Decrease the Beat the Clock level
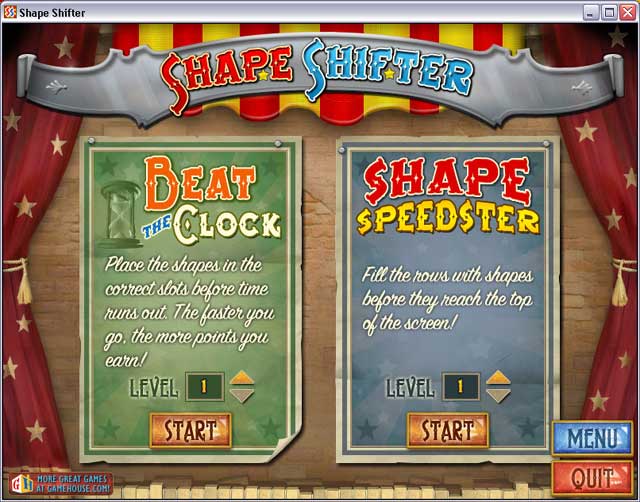This screenshot has width=640, height=502. click(241, 395)
